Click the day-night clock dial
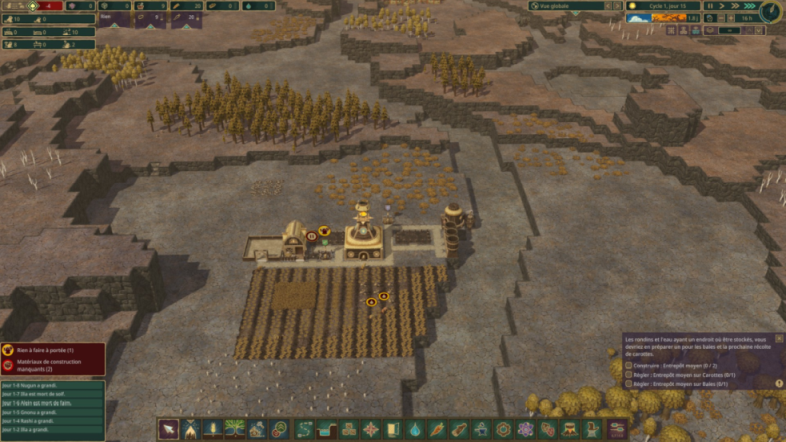This screenshot has height=442, width=786. (770, 11)
